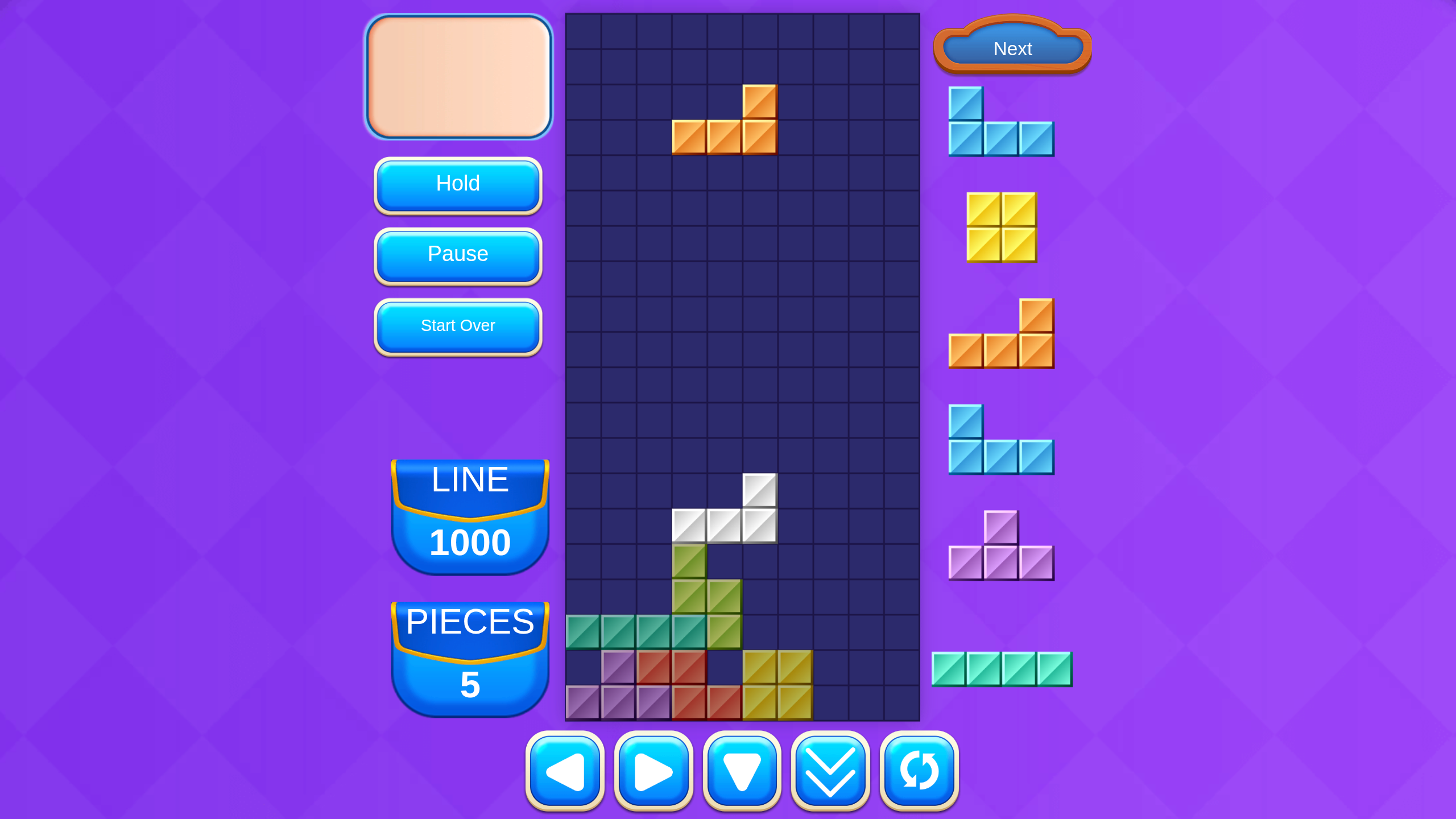Image resolution: width=1456 pixels, height=819 pixels.
Task: Click the Next queue header label
Action: point(1012,49)
